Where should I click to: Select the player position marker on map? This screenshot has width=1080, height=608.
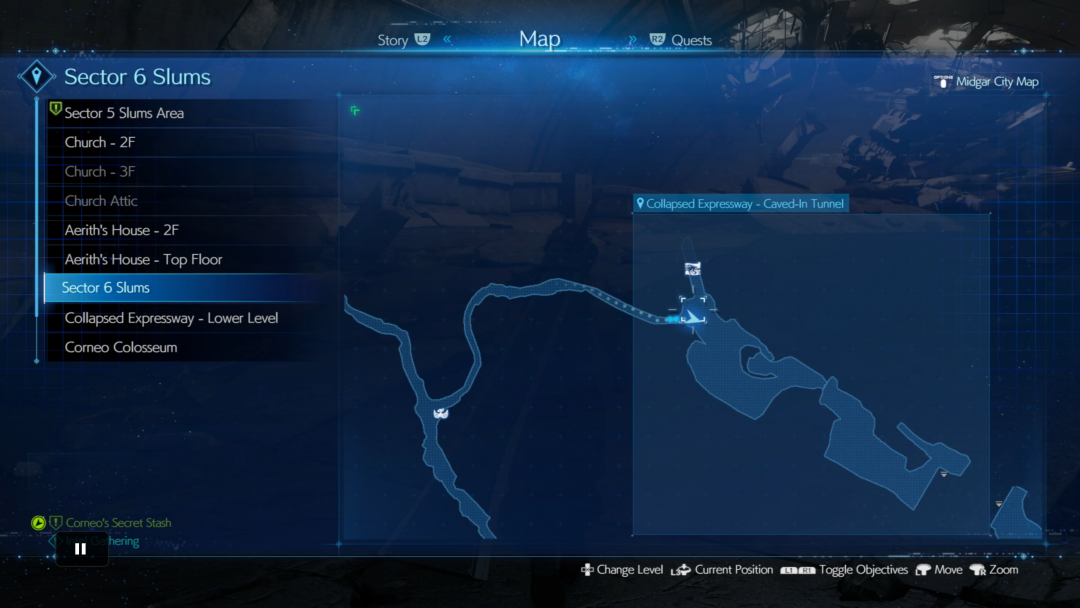pyautogui.click(x=691, y=317)
